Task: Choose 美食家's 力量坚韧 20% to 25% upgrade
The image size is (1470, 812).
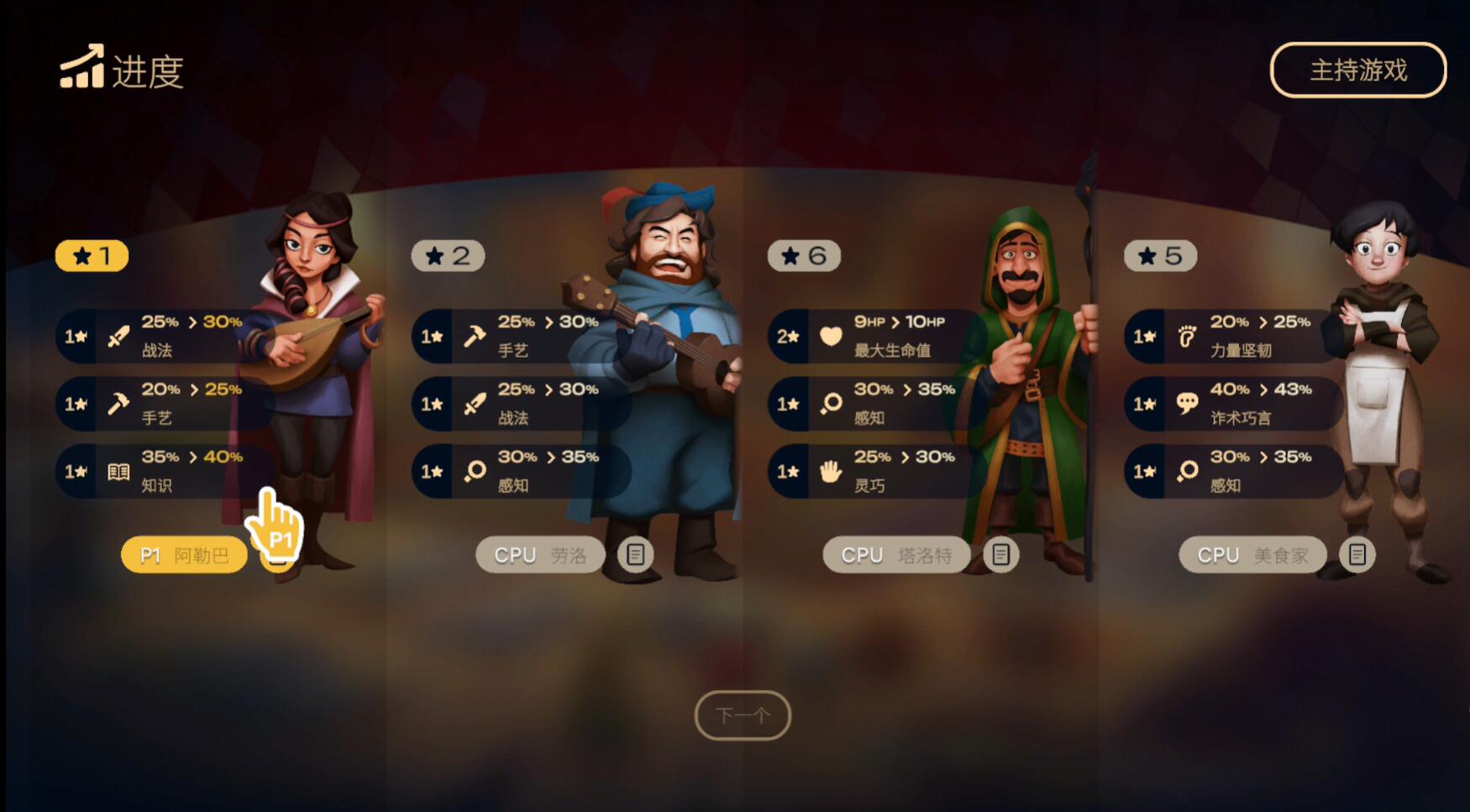Action: coord(1232,336)
